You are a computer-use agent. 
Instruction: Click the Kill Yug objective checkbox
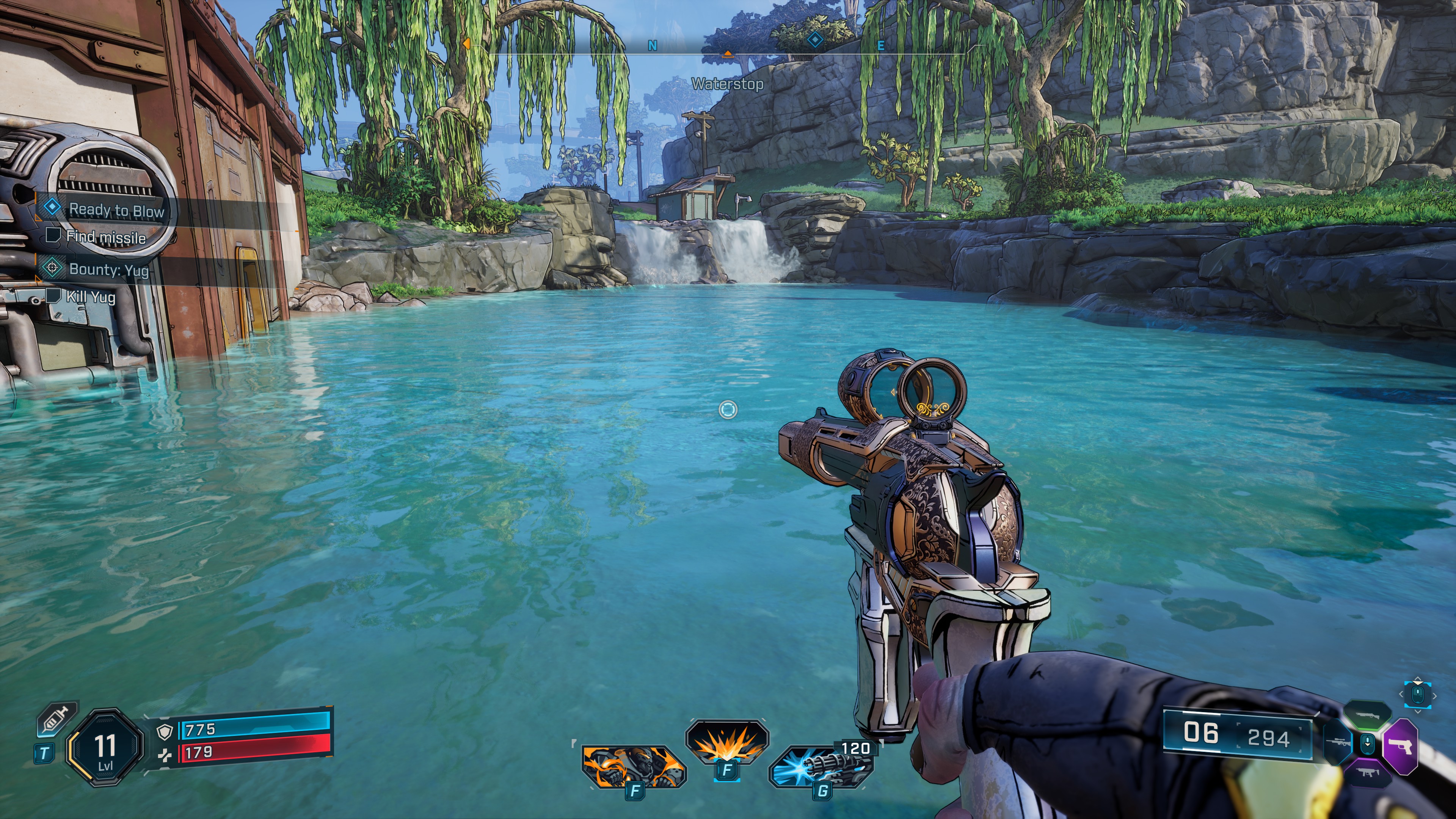pyautogui.click(x=53, y=296)
